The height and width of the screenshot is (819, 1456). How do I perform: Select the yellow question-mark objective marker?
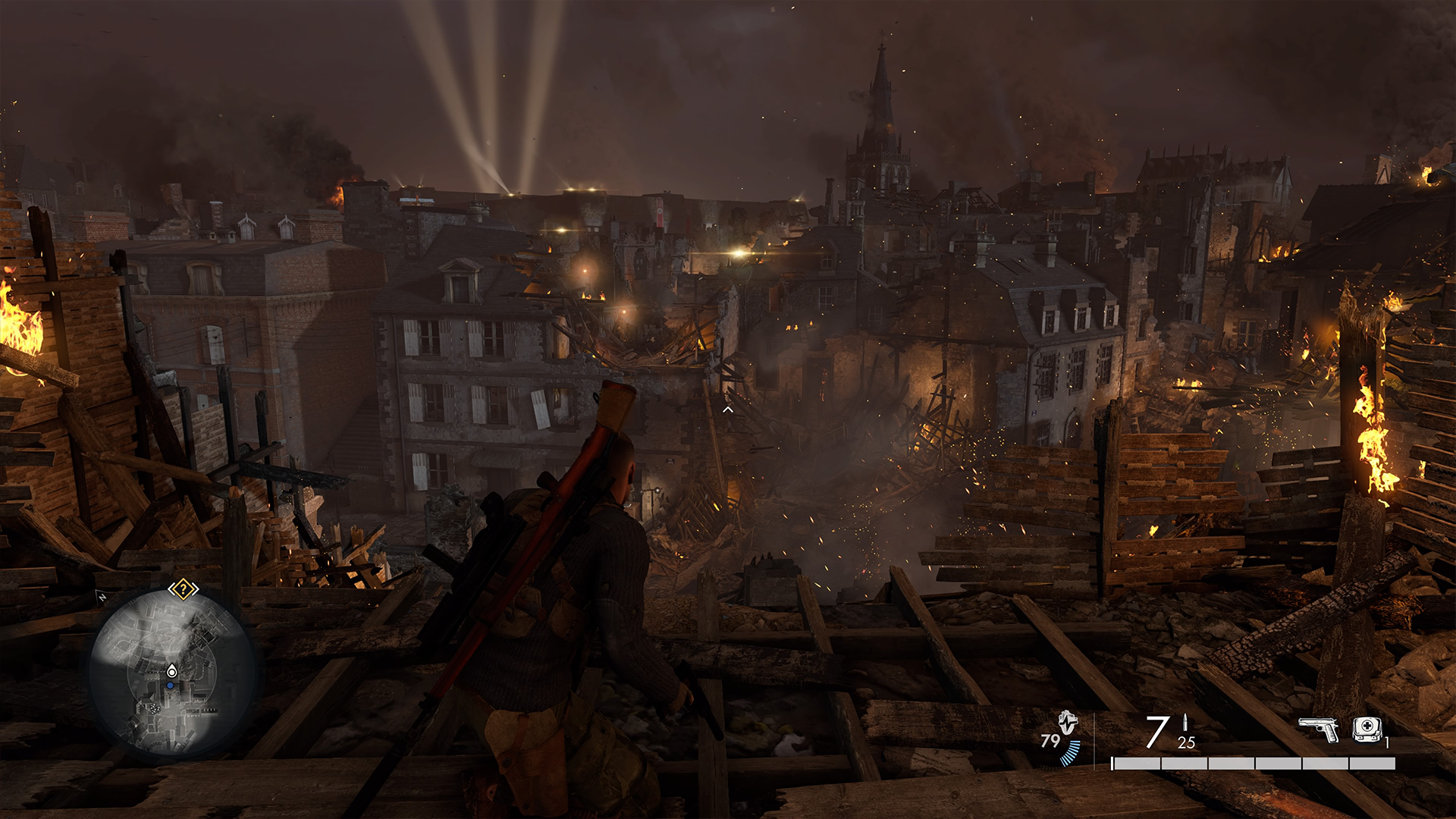pyautogui.click(x=183, y=589)
